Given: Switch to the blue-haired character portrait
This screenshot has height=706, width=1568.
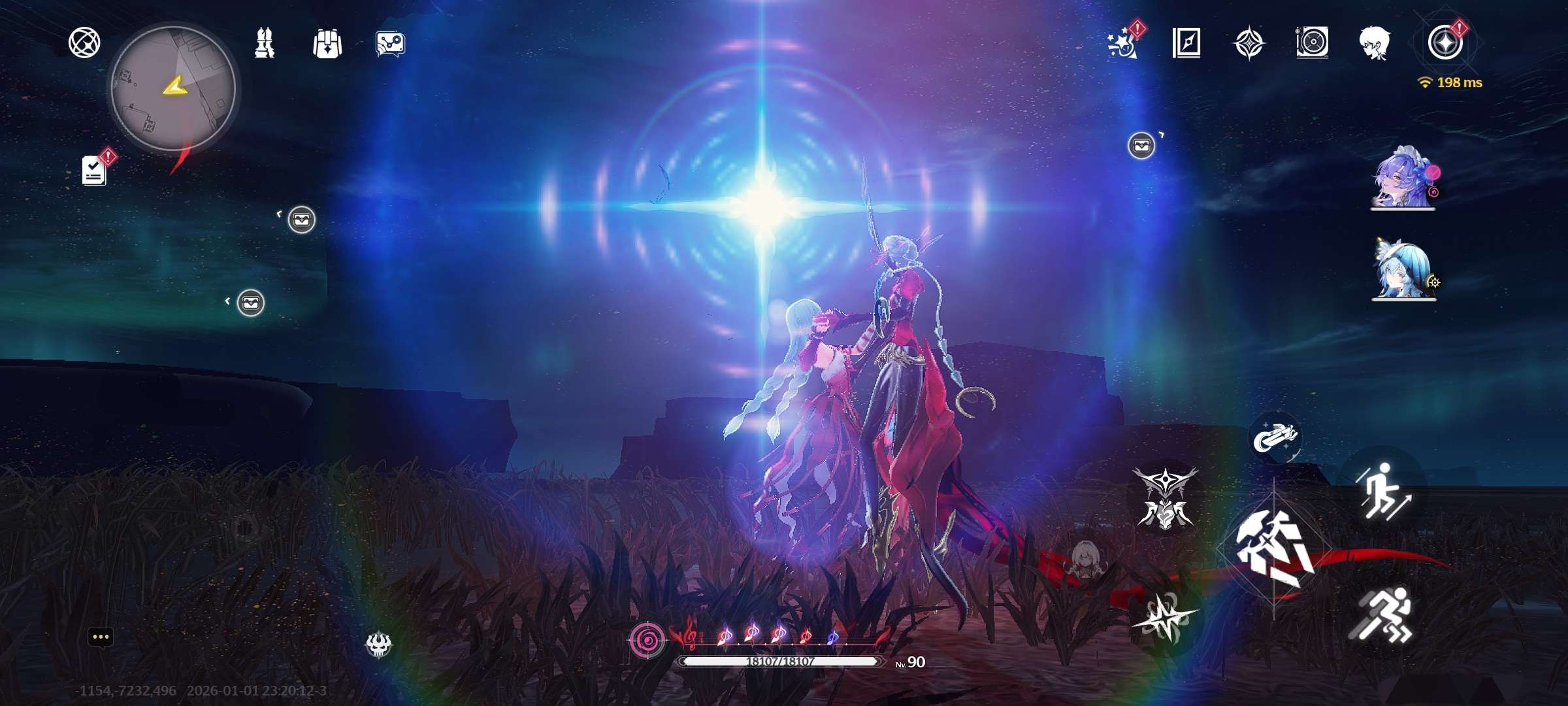Looking at the screenshot, I should [x=1403, y=269].
